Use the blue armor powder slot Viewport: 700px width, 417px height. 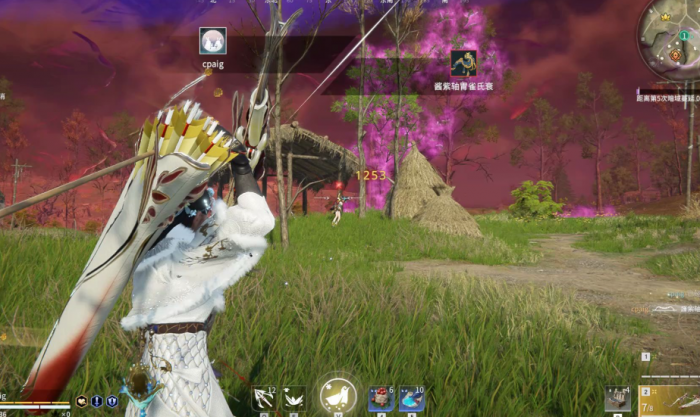pyautogui.click(x=411, y=399)
